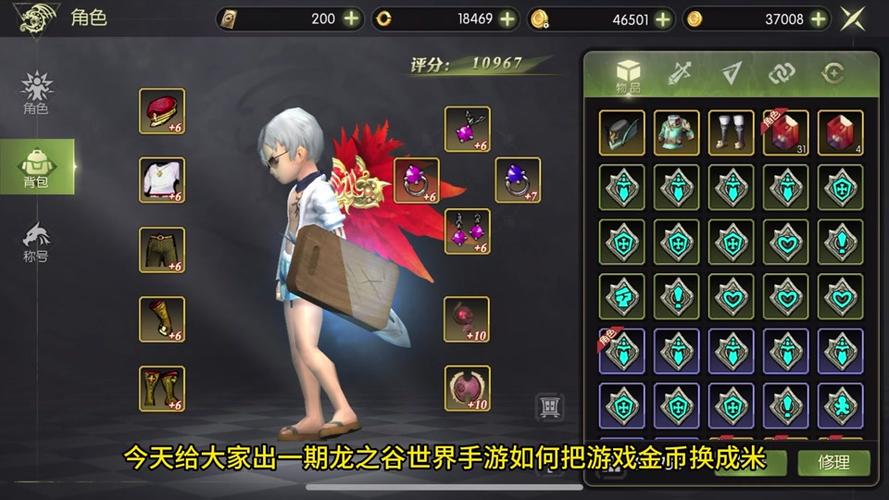Close the character screen with the X

(x=853, y=18)
